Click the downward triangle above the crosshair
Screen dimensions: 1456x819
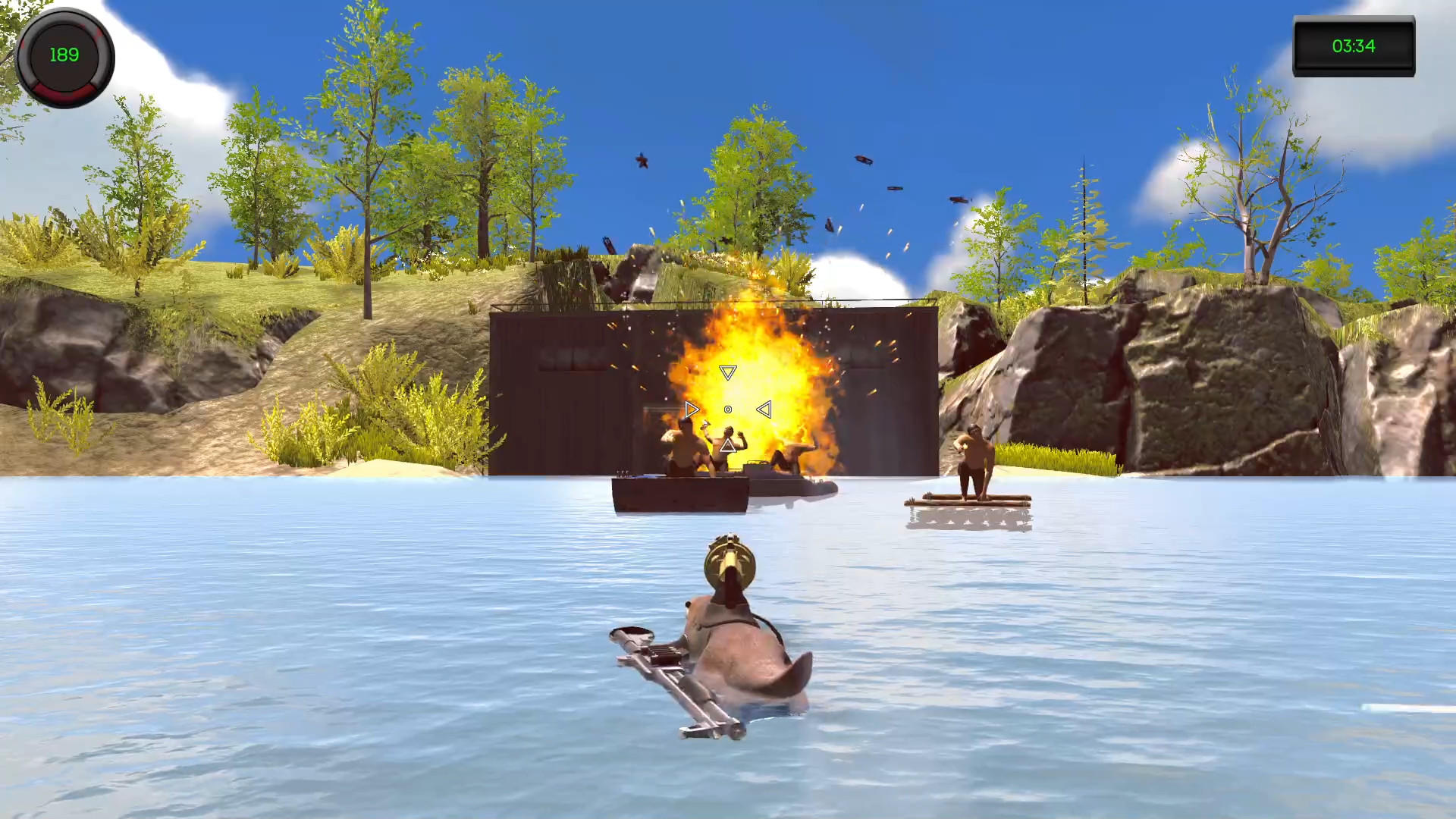(x=728, y=372)
